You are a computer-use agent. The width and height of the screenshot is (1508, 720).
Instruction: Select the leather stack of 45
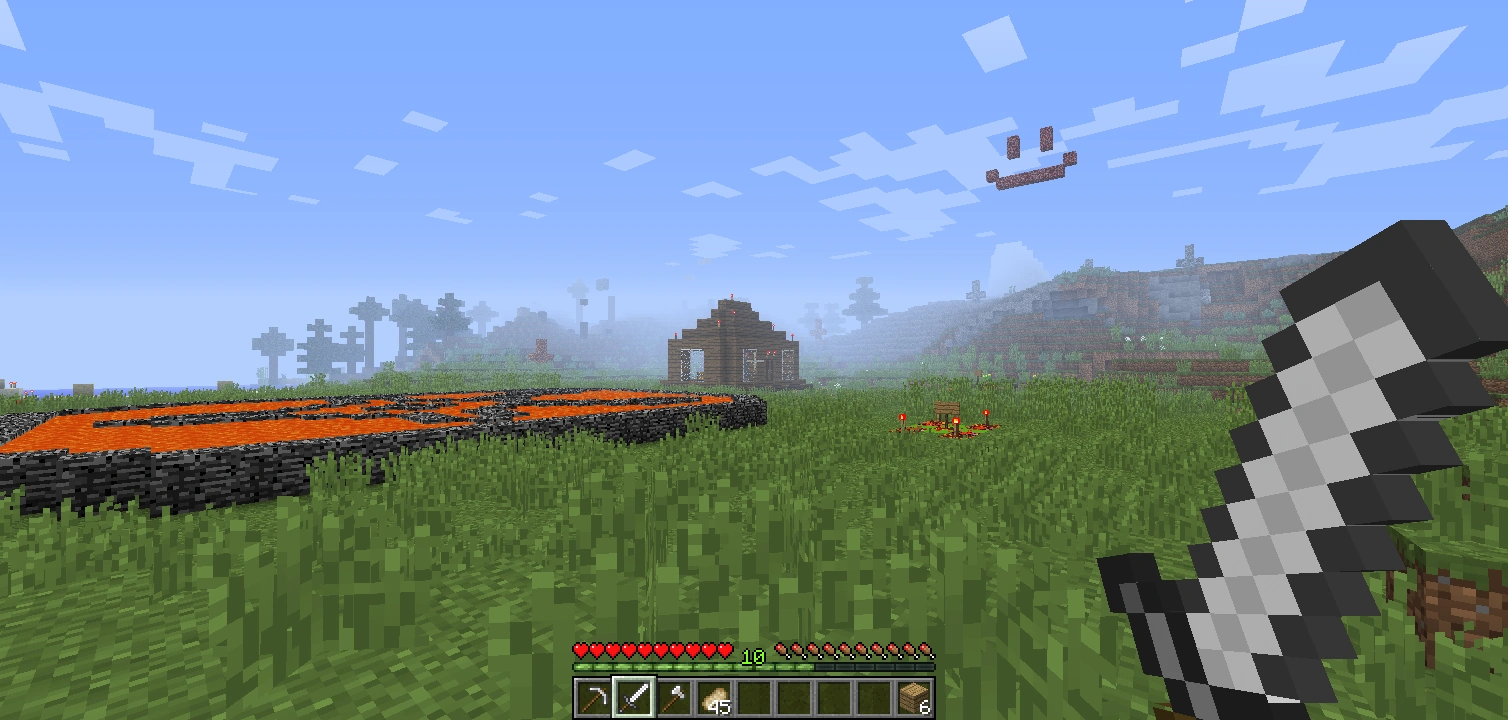[x=713, y=697]
